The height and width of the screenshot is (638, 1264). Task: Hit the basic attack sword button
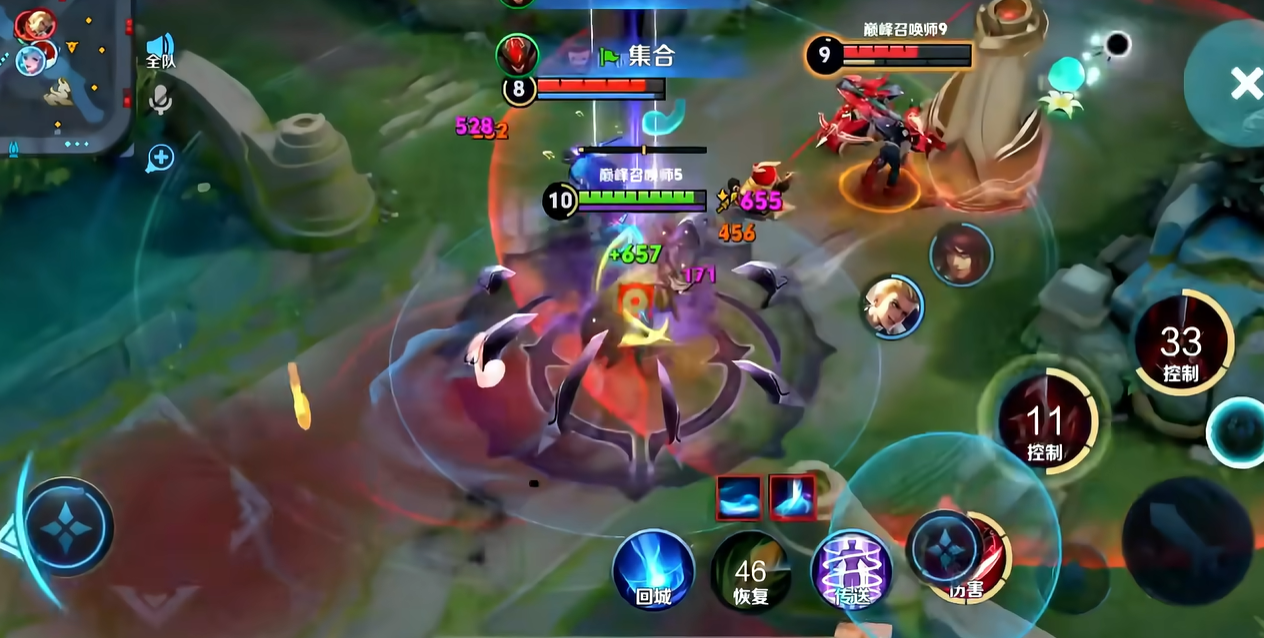[1187, 539]
